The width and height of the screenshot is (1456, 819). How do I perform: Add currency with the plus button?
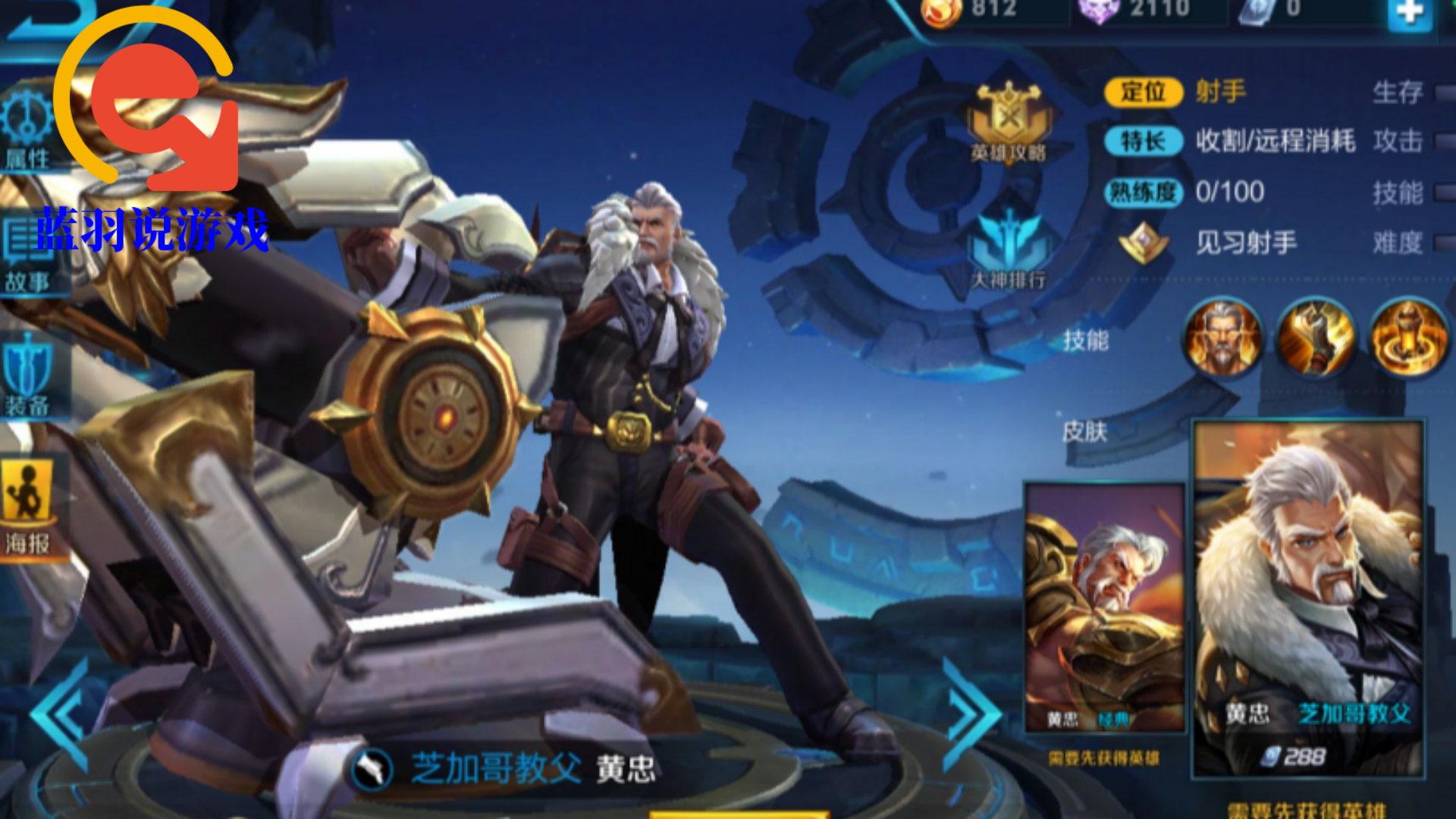coord(1410,12)
